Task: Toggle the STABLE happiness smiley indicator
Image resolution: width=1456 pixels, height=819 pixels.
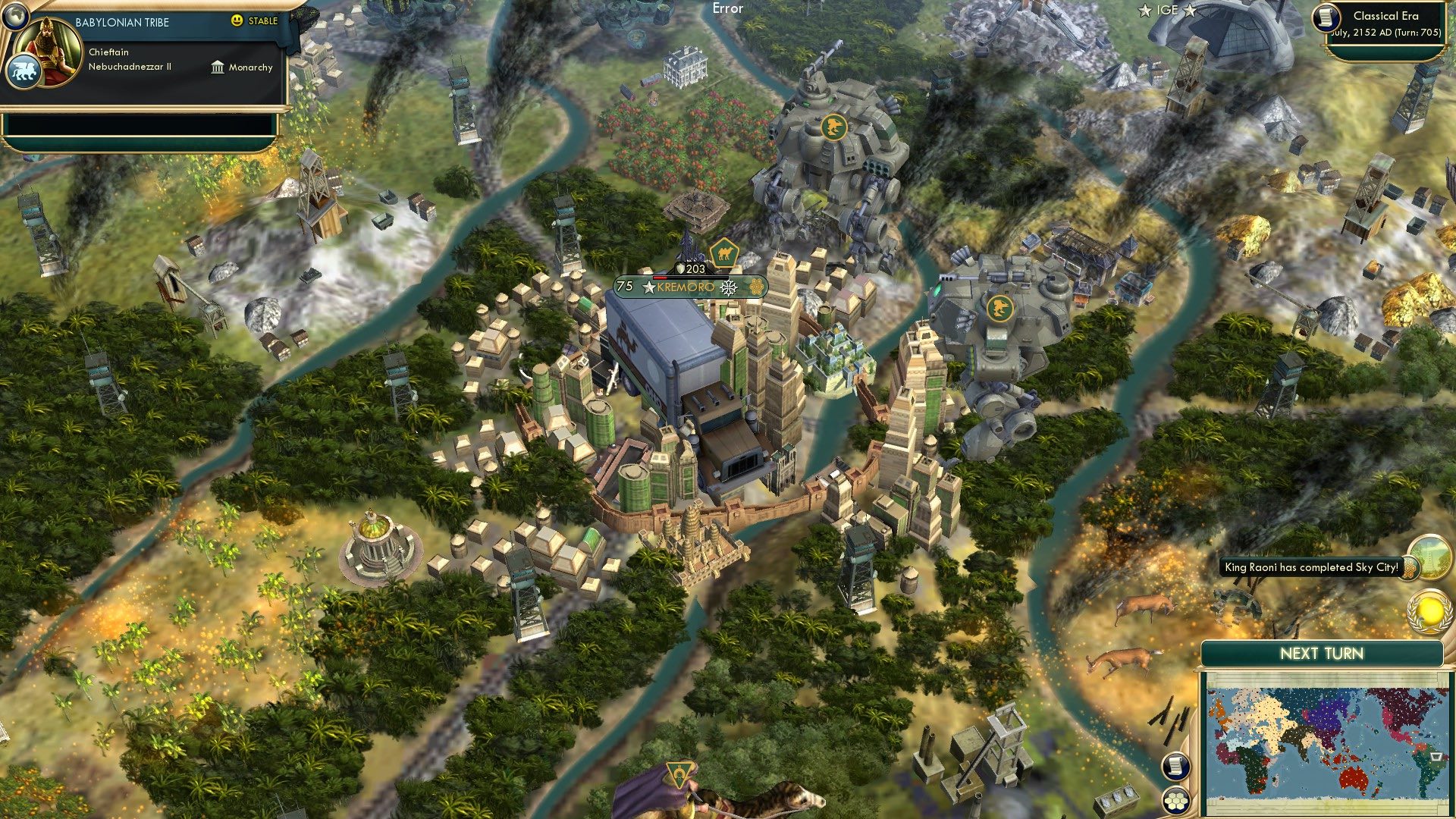Action: click(237, 21)
